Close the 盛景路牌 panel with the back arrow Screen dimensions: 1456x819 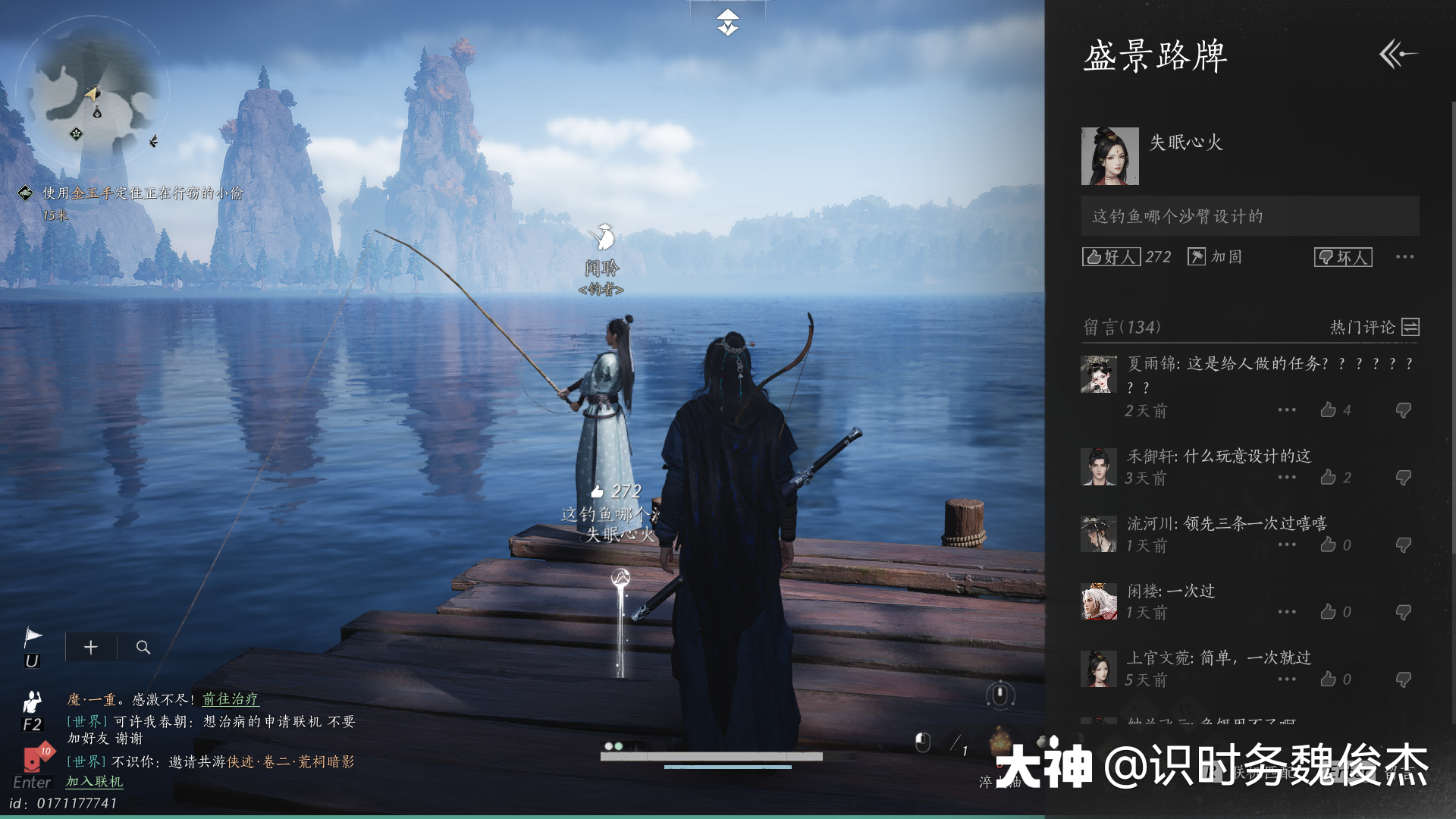click(1398, 55)
